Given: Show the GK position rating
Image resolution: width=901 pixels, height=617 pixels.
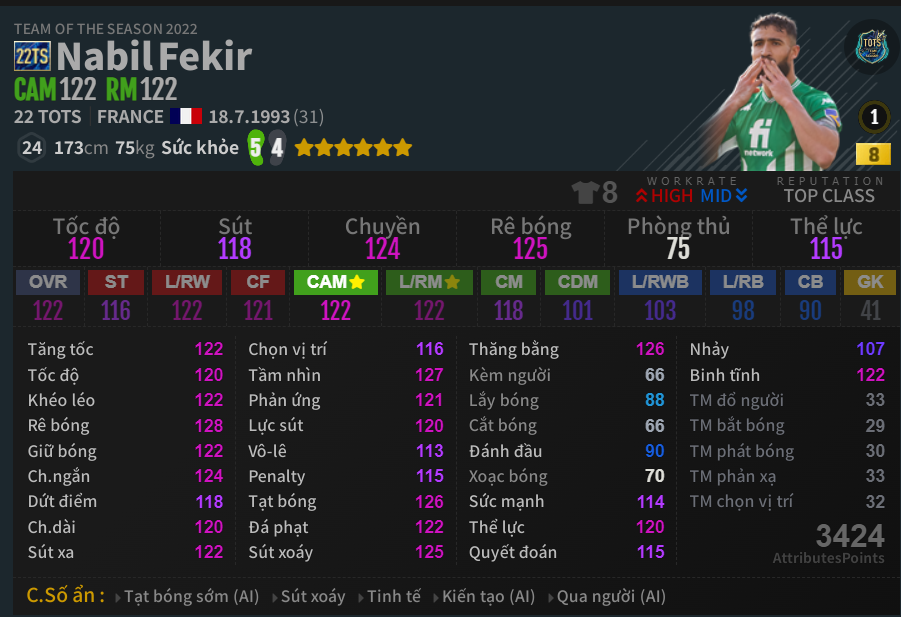Looking at the screenshot, I should pos(870,282).
